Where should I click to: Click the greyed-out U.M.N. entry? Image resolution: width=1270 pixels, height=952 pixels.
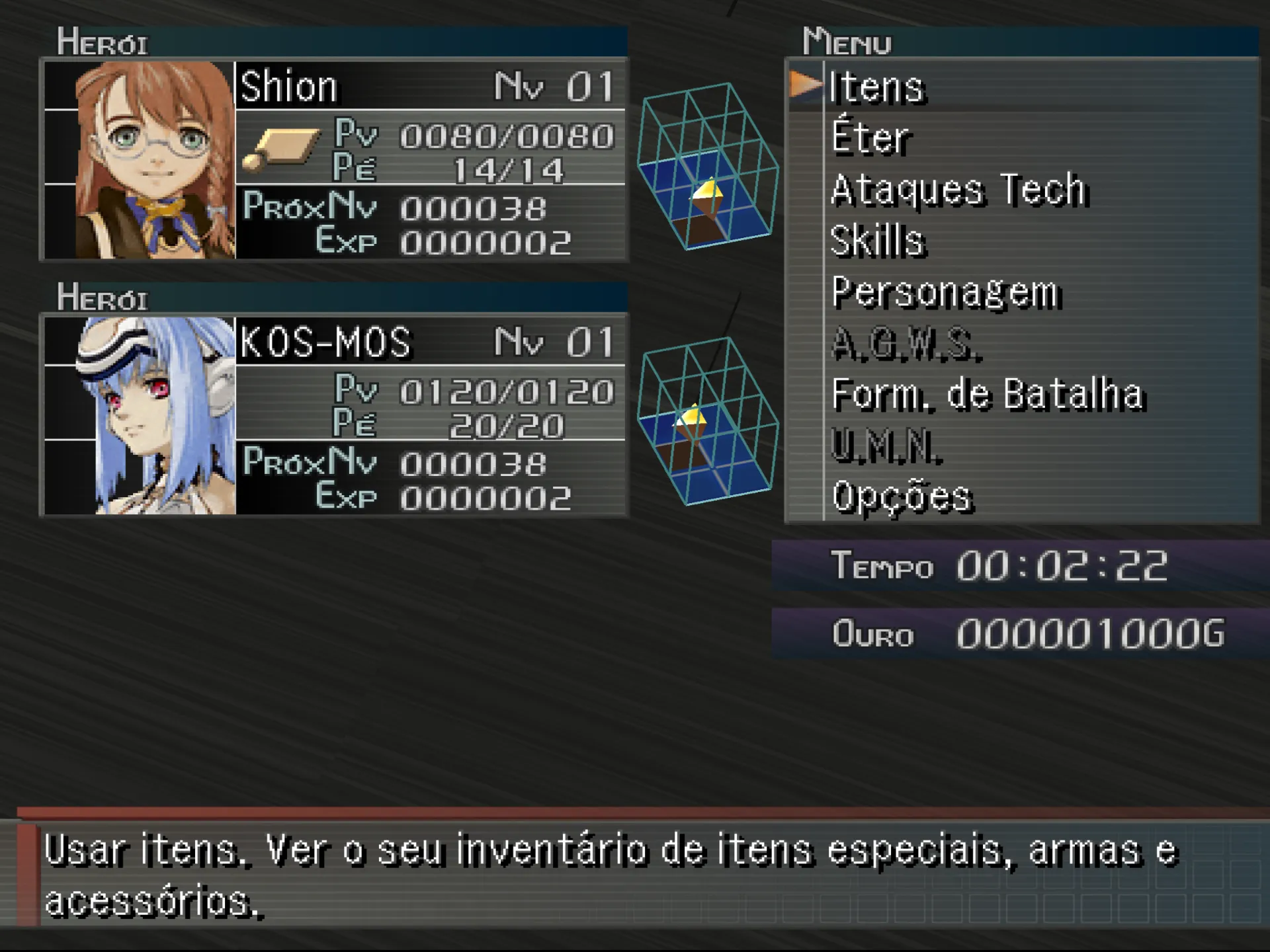point(886,446)
